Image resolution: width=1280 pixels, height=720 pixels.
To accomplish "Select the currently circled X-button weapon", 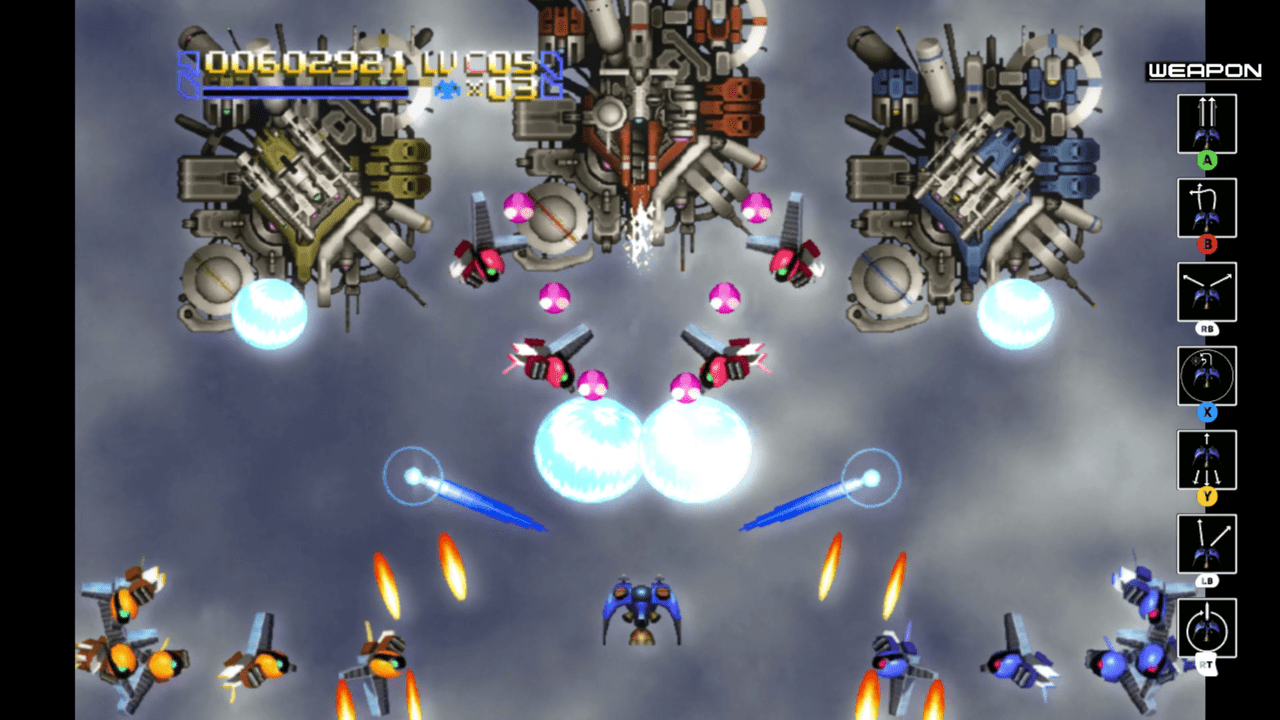I will tap(1207, 375).
